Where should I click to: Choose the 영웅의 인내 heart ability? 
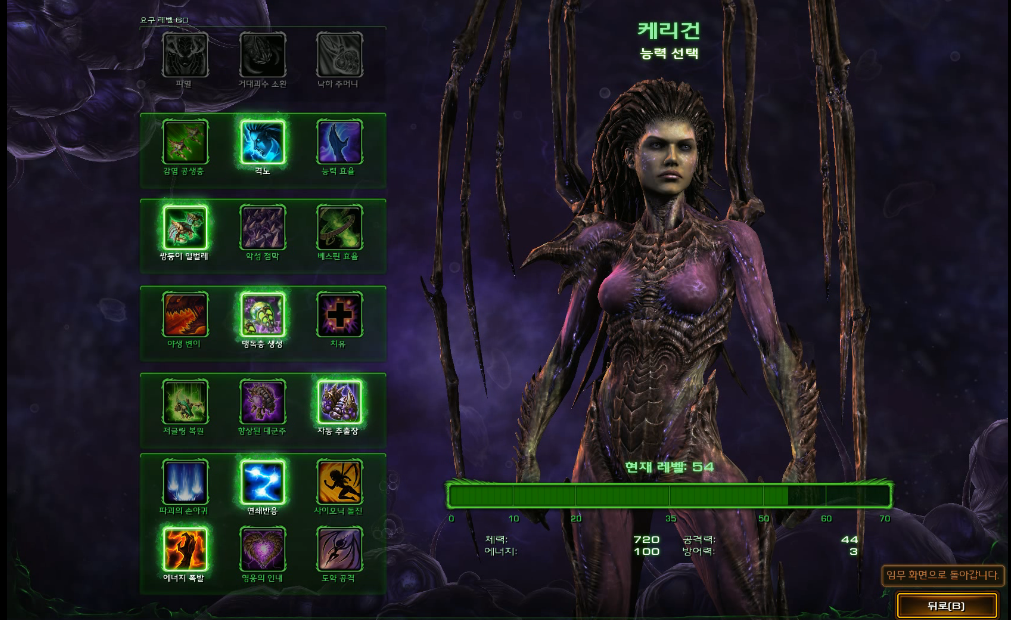coord(263,548)
